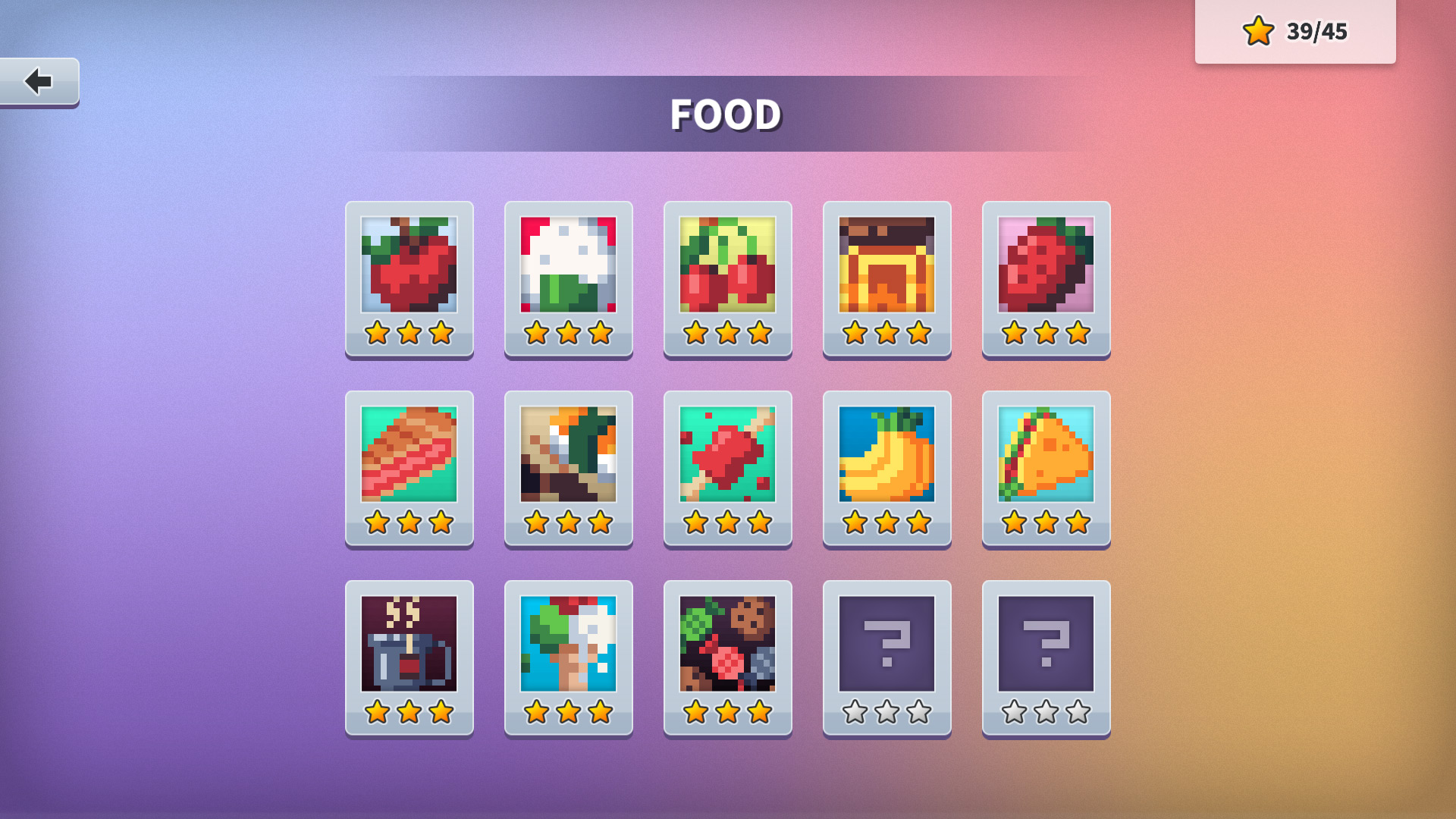This screenshot has width=1456, height=819.
Task: Click the star icon beside the counter
Action: point(1258,31)
